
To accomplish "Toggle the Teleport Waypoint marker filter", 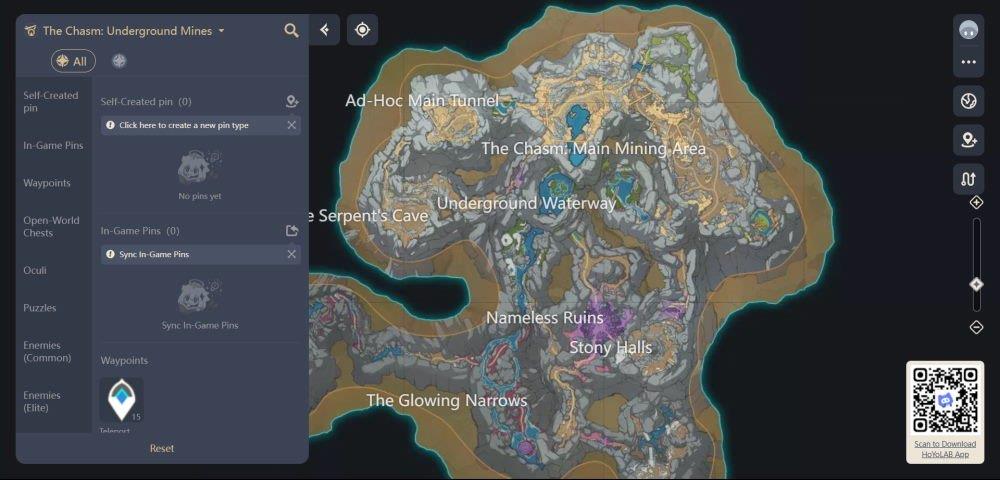I will tap(121, 400).
